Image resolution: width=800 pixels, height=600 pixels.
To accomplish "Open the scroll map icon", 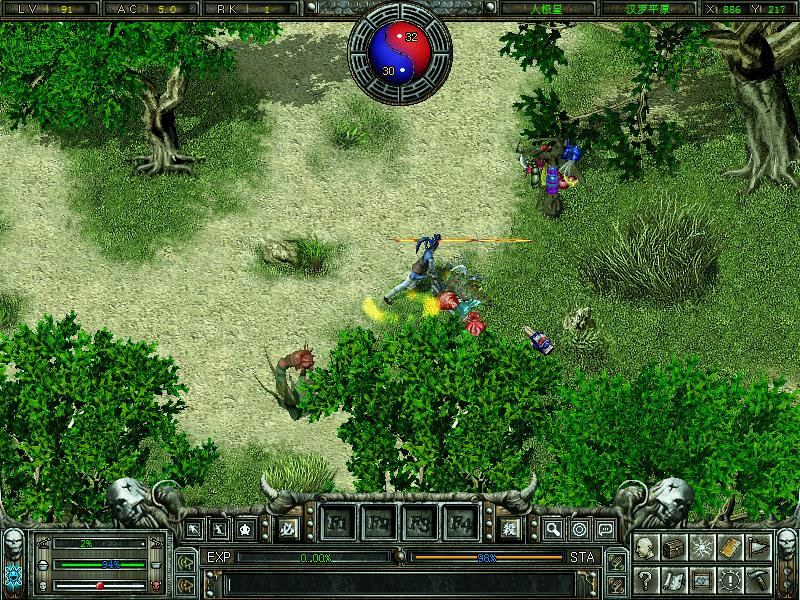I will click(674, 578).
